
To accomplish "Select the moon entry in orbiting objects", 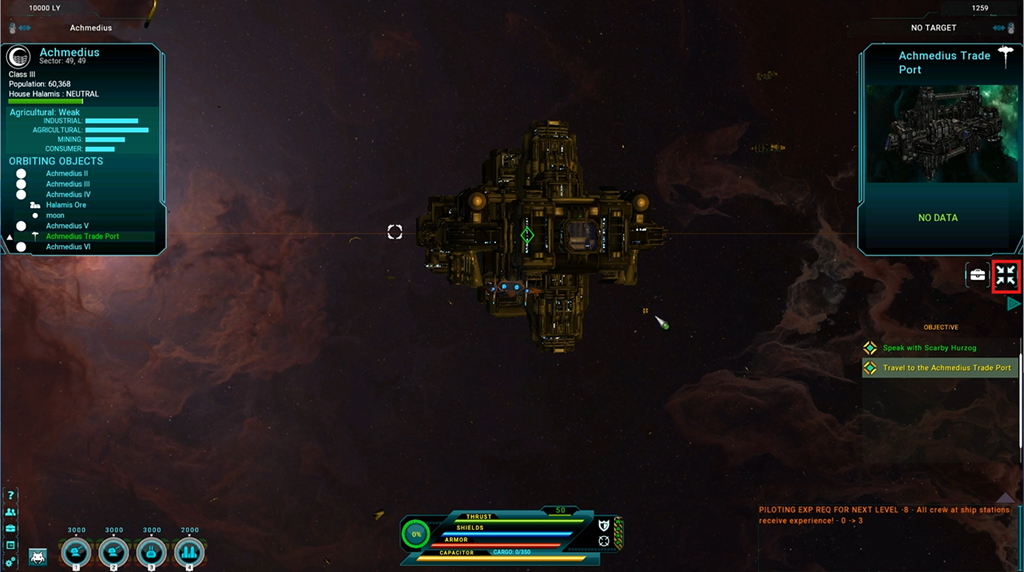I will point(55,215).
